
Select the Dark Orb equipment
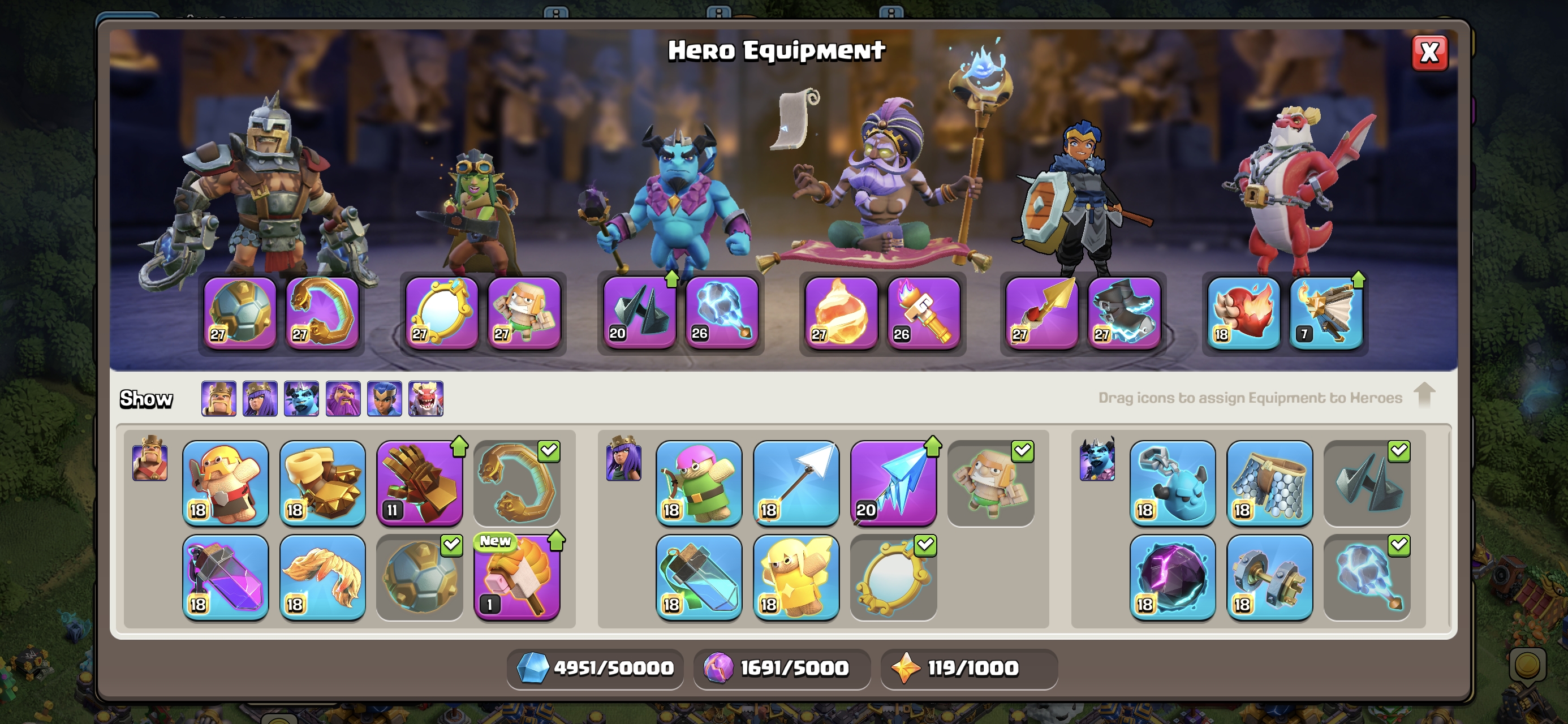1173,576
